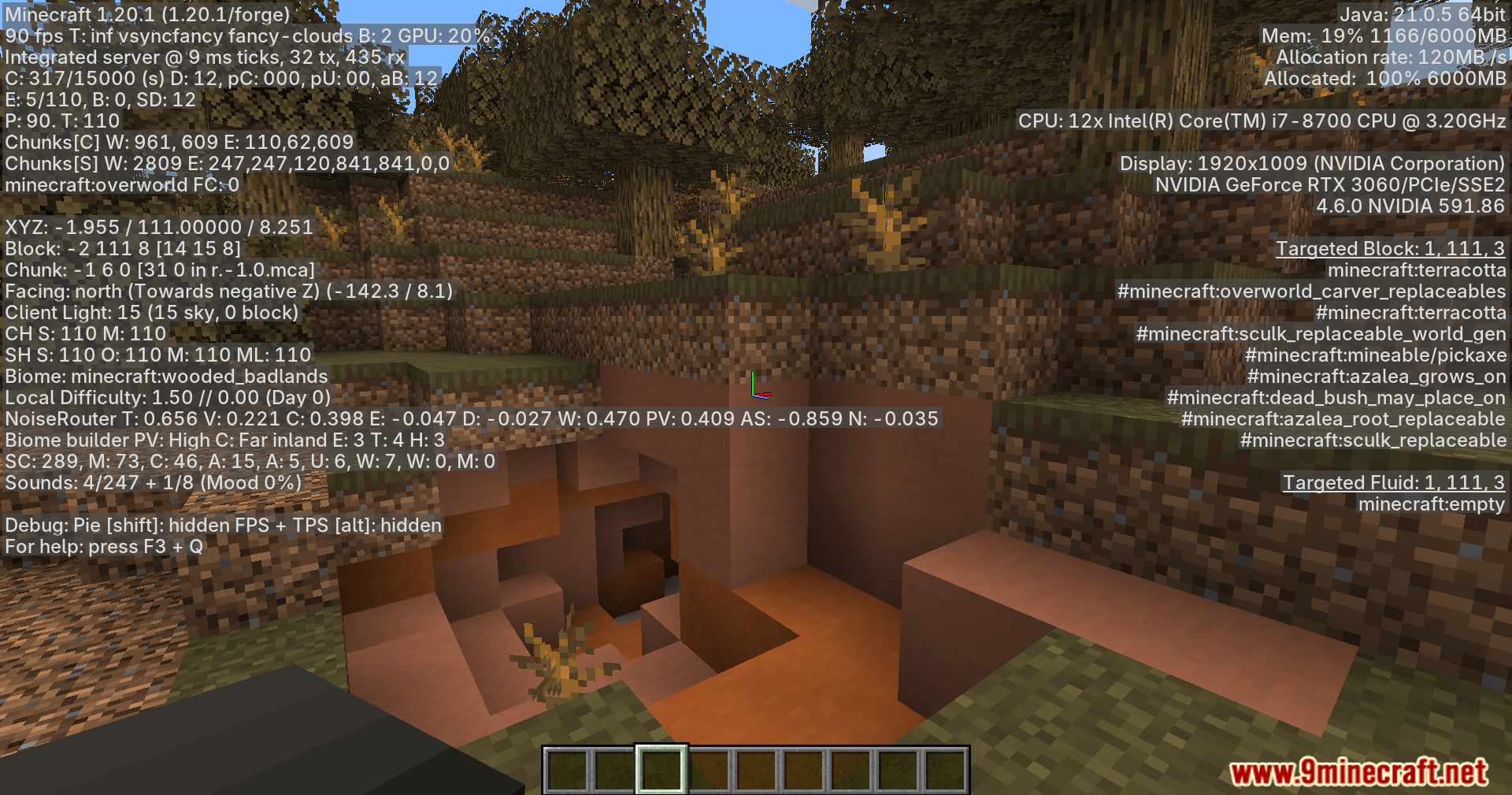This screenshot has width=1512, height=795.
Task: Click the Mem 19% usage indicator
Action: click(1383, 36)
